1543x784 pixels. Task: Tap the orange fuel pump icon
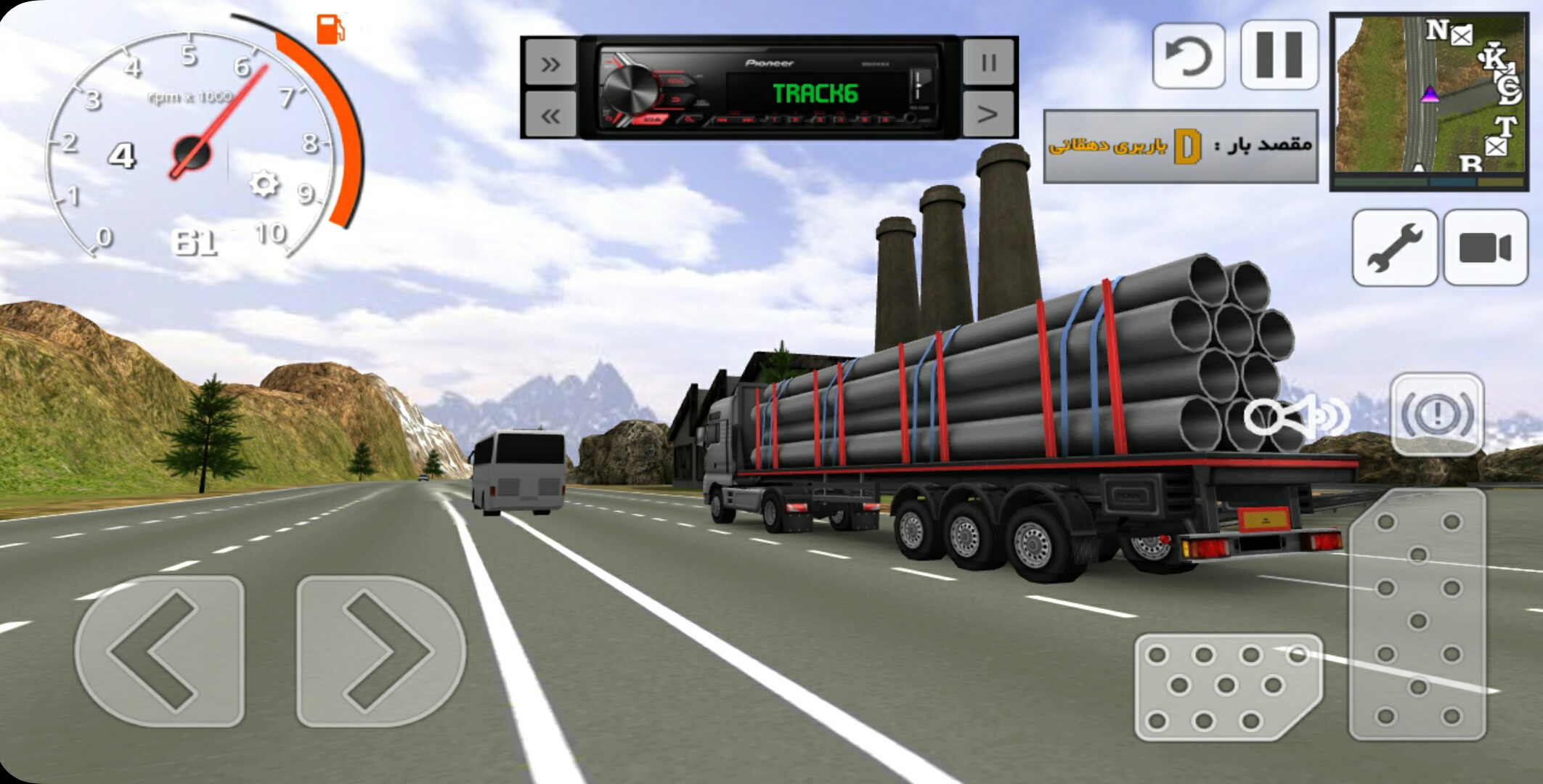pyautogui.click(x=330, y=30)
